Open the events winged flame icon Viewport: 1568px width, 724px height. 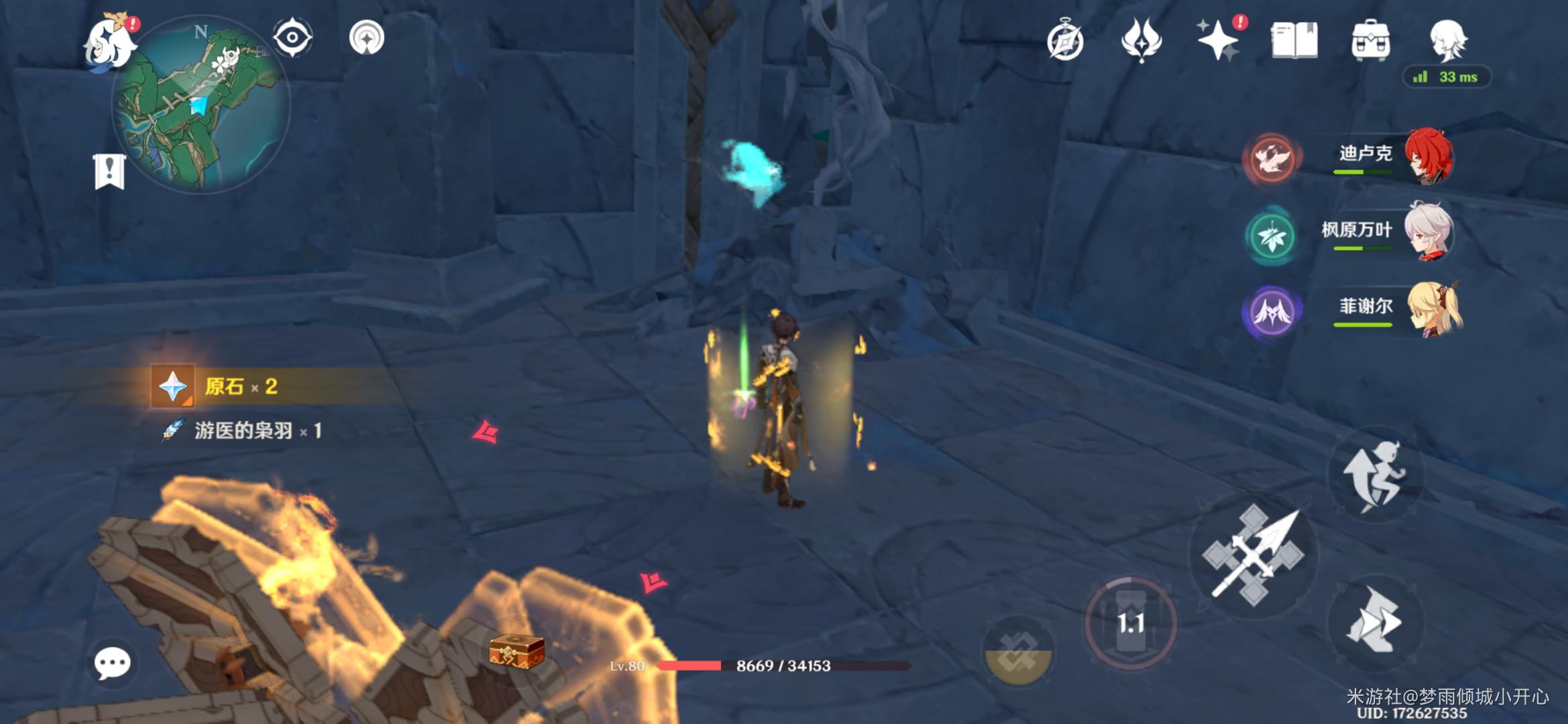tap(1141, 40)
